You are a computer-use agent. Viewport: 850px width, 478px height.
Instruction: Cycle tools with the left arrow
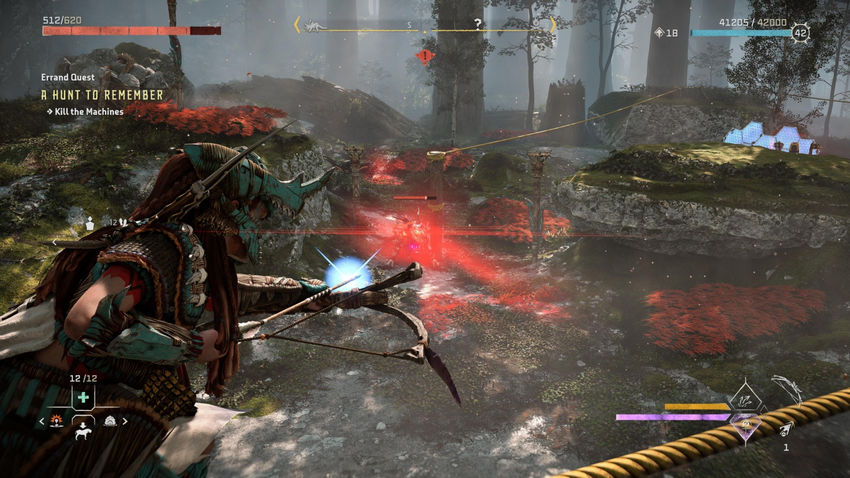41,422
